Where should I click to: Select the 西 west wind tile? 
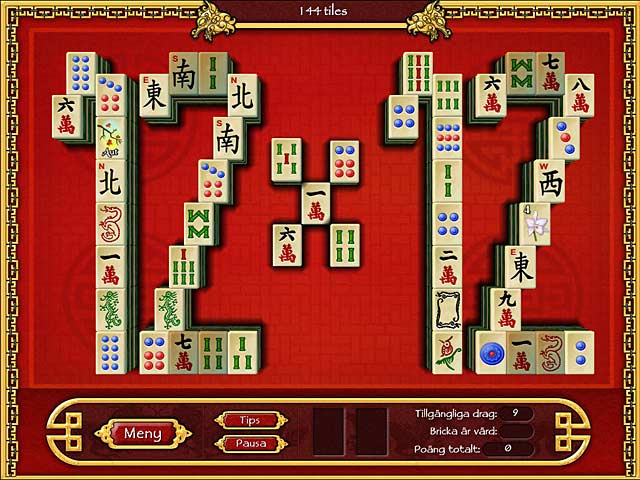click(x=550, y=181)
